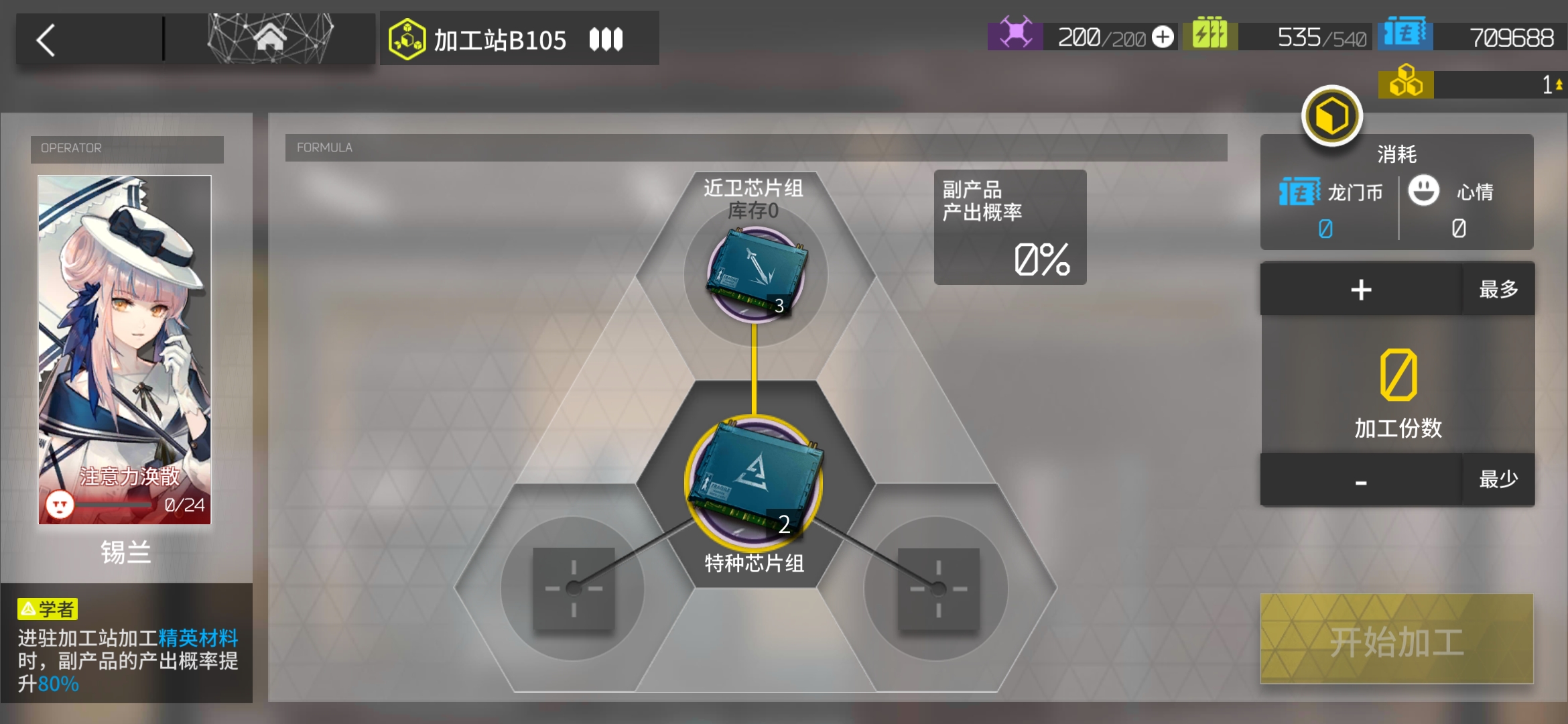The width and height of the screenshot is (1568, 724).
Task: Select the operator 锡兰 portrait
Action: tap(125, 349)
